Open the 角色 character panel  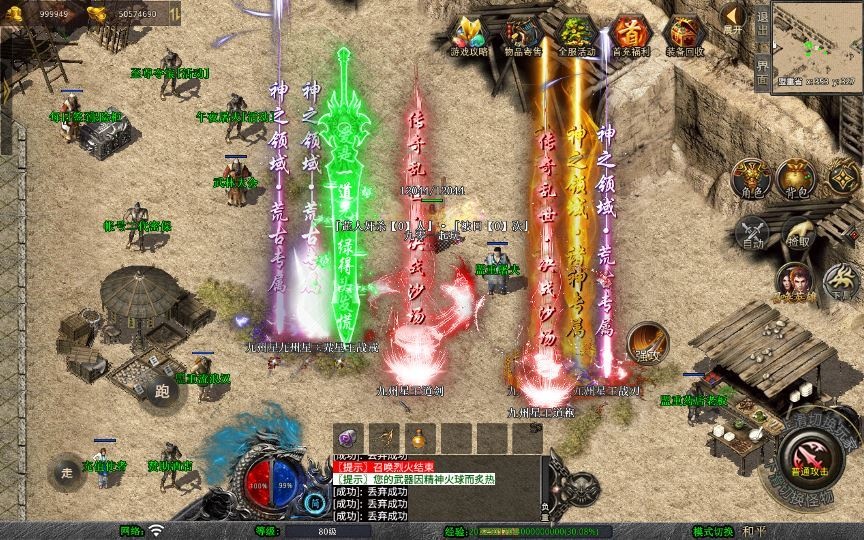pos(751,178)
